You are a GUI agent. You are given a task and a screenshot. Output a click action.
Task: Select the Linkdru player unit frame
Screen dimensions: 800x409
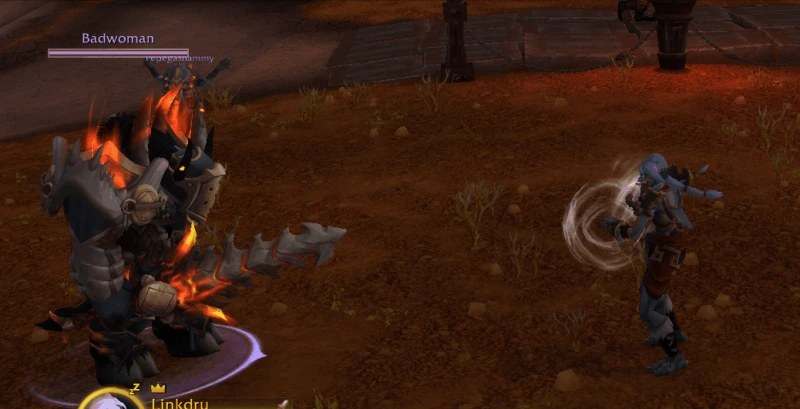coord(178,402)
